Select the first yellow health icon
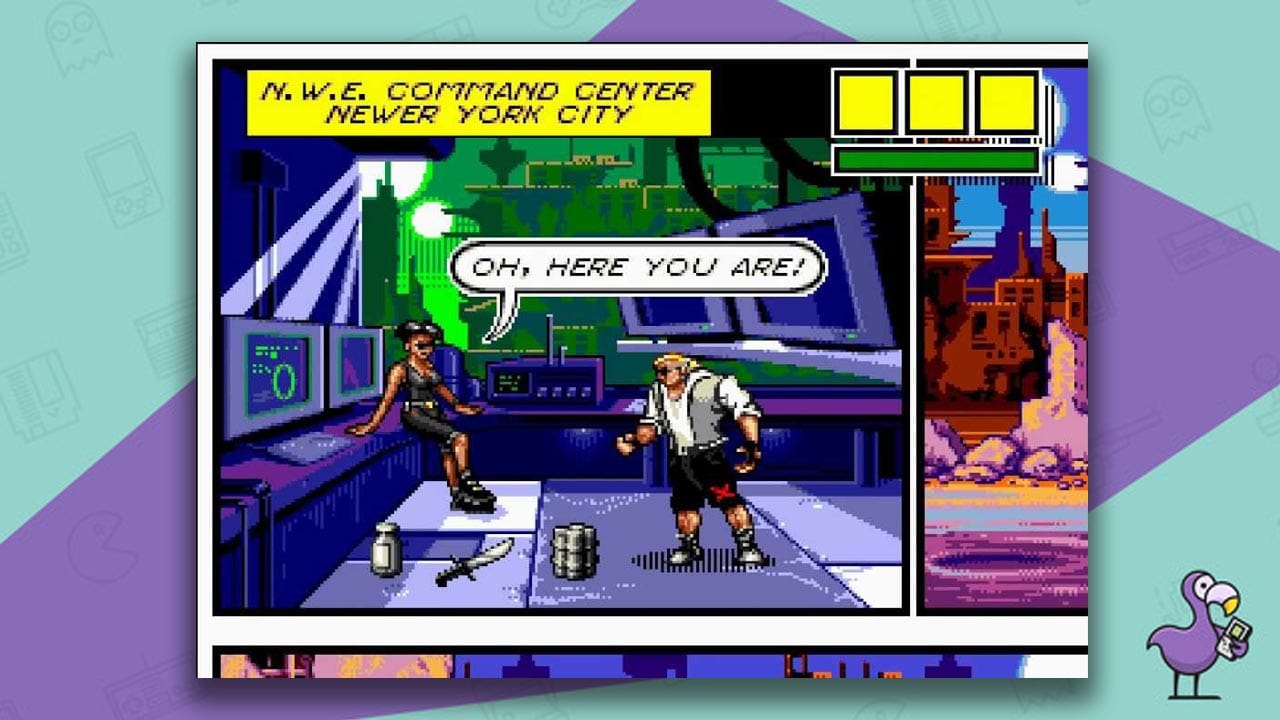 (x=866, y=101)
